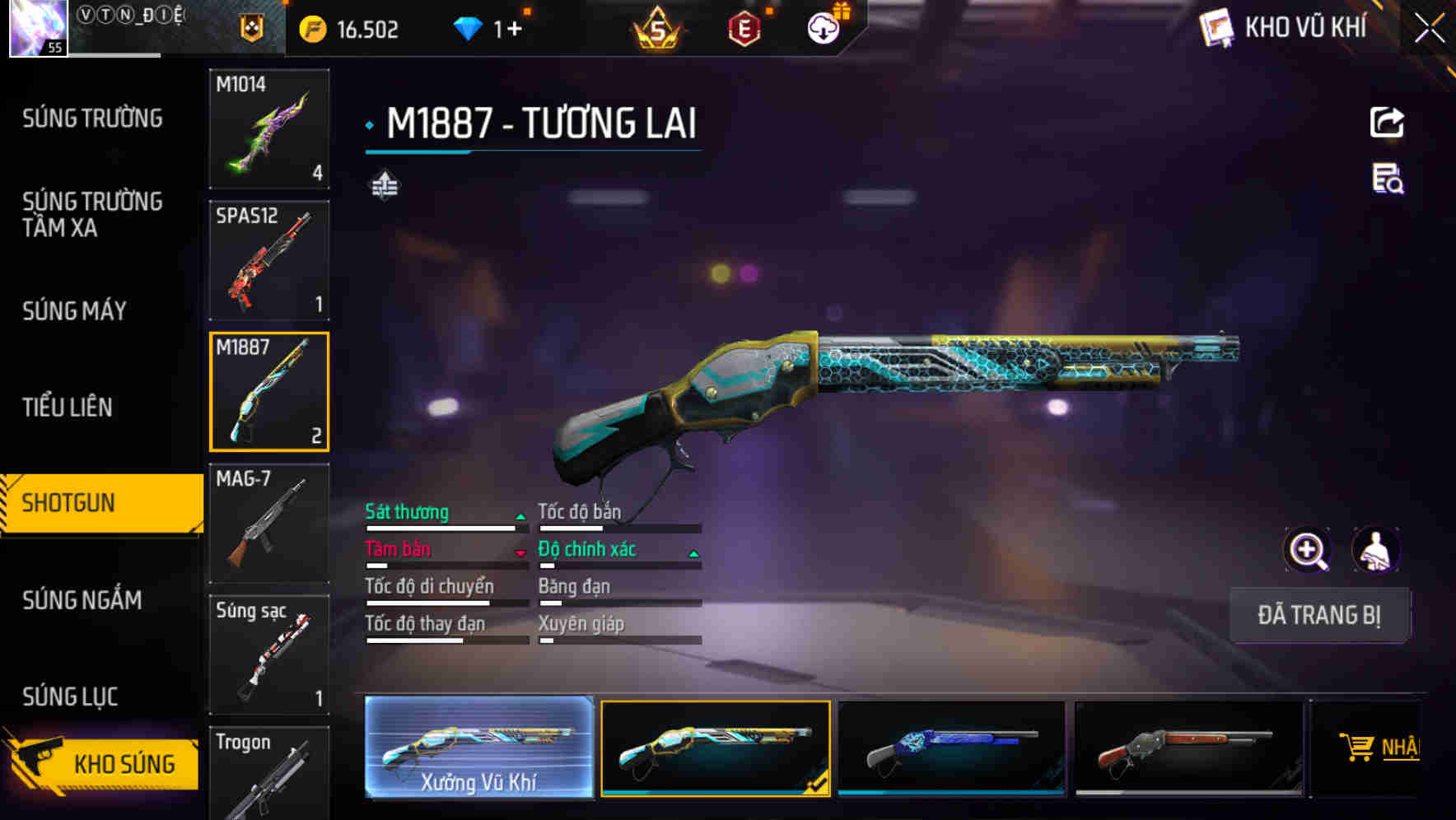
Task: Select the default wooden M1887 skin
Action: [x=1188, y=749]
